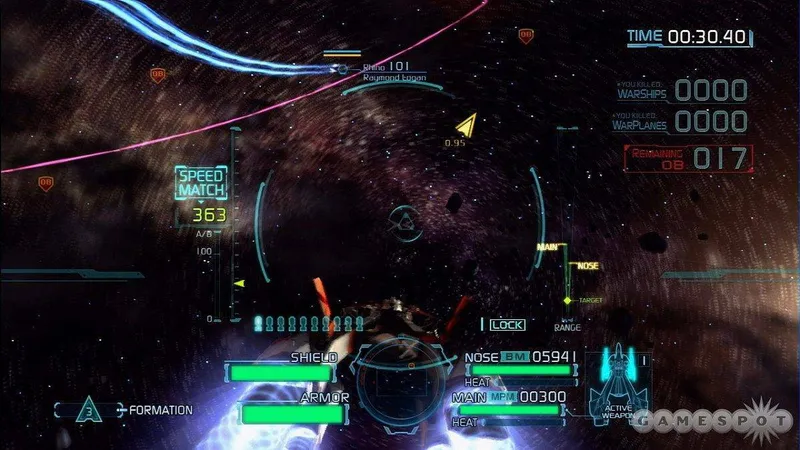Viewport: 800px width, 450px height.
Task: Pick the yellow target direction arrow
Action: (465, 126)
